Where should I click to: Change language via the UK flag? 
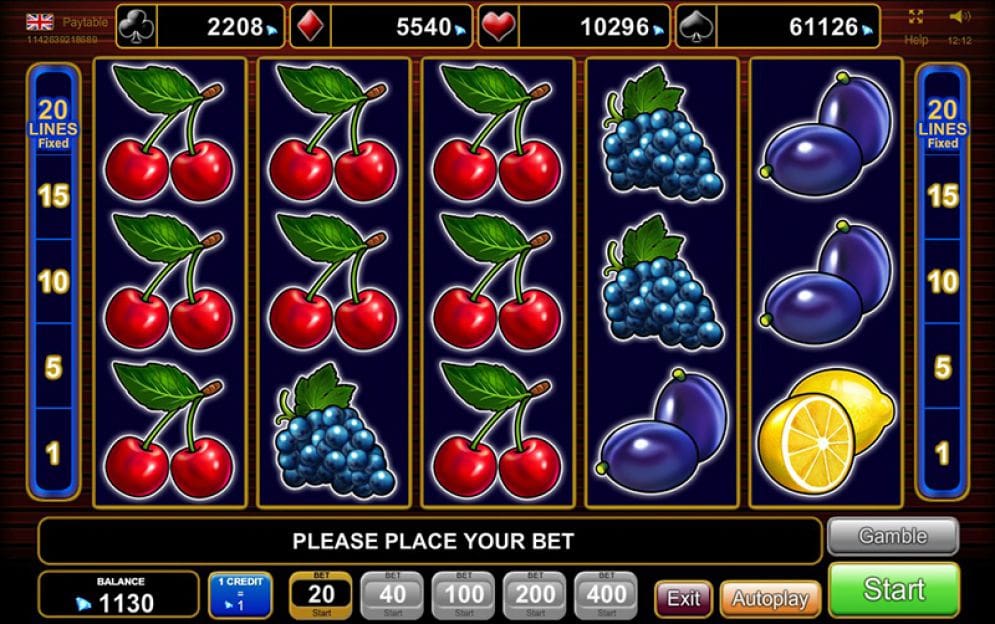[40, 22]
